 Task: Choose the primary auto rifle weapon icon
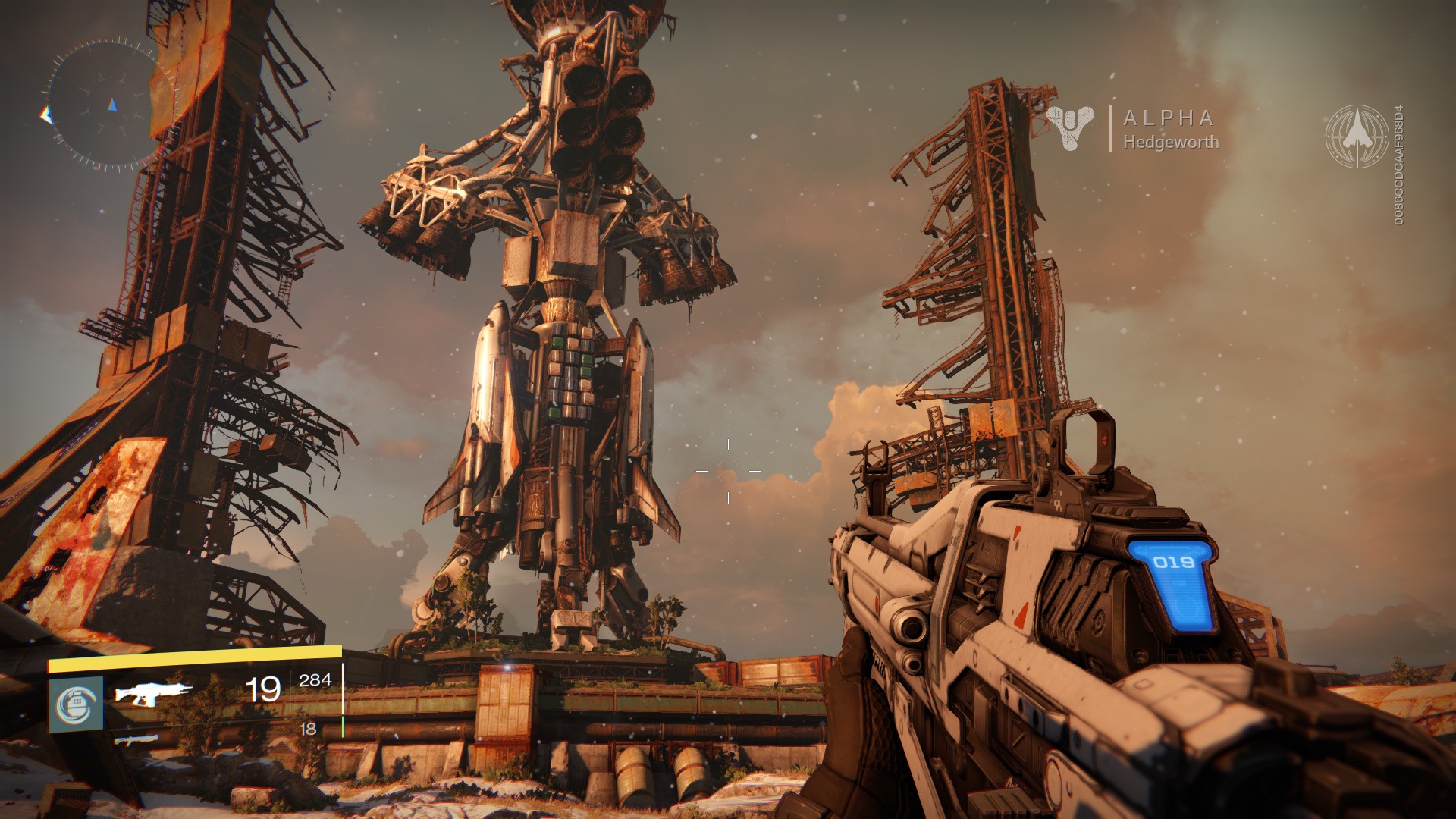click(152, 692)
